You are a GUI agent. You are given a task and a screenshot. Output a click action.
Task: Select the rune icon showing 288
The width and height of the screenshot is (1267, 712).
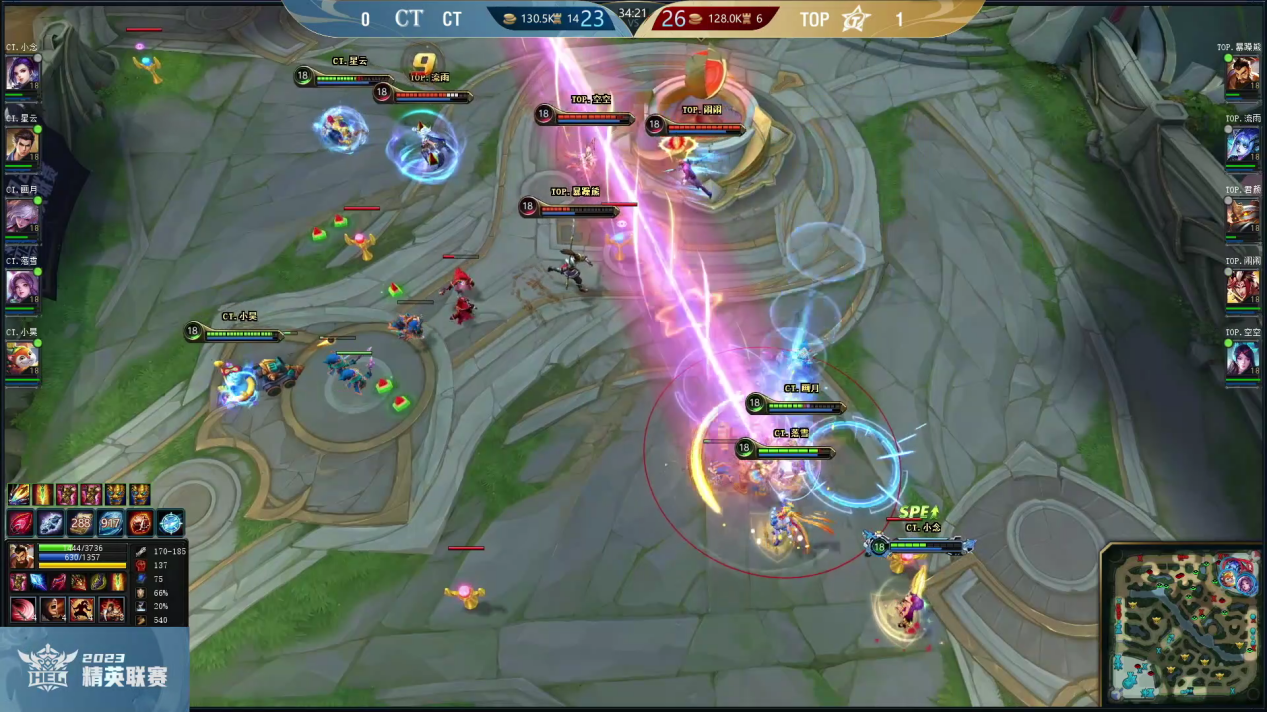(x=81, y=522)
